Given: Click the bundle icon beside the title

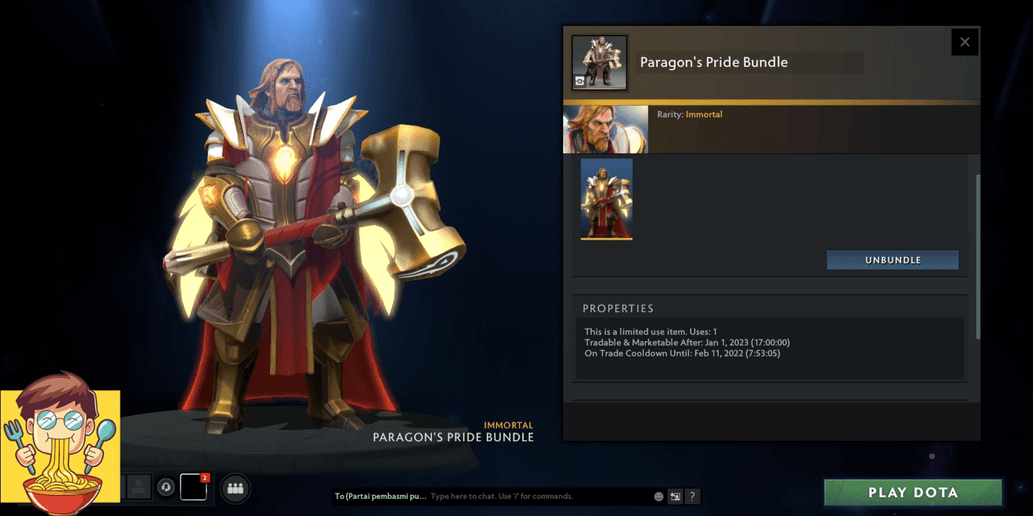Looking at the screenshot, I should tap(599, 62).
